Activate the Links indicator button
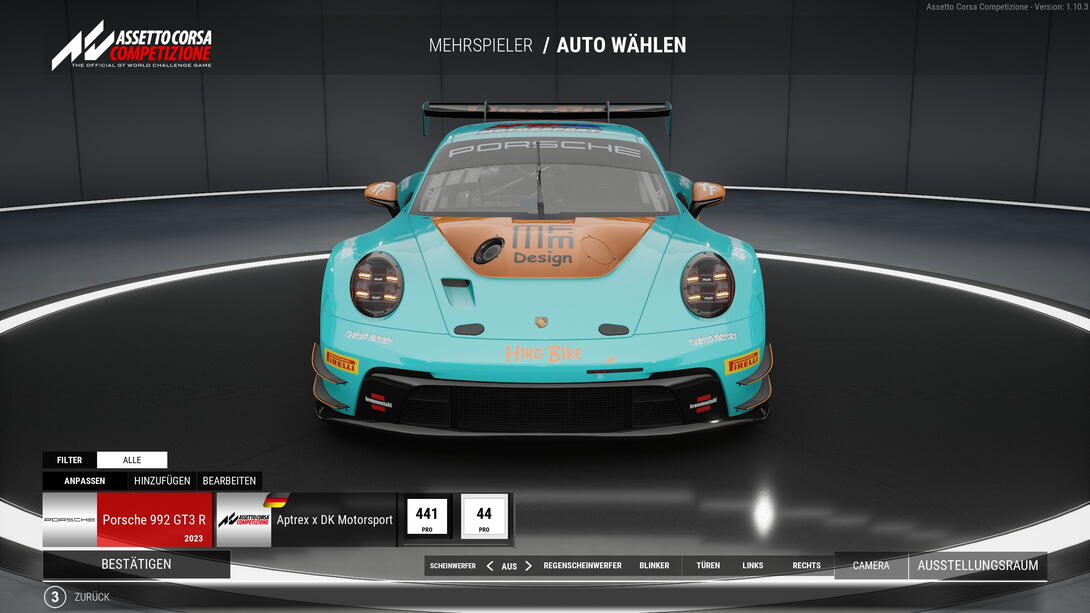The width and height of the screenshot is (1090, 613). tap(753, 566)
